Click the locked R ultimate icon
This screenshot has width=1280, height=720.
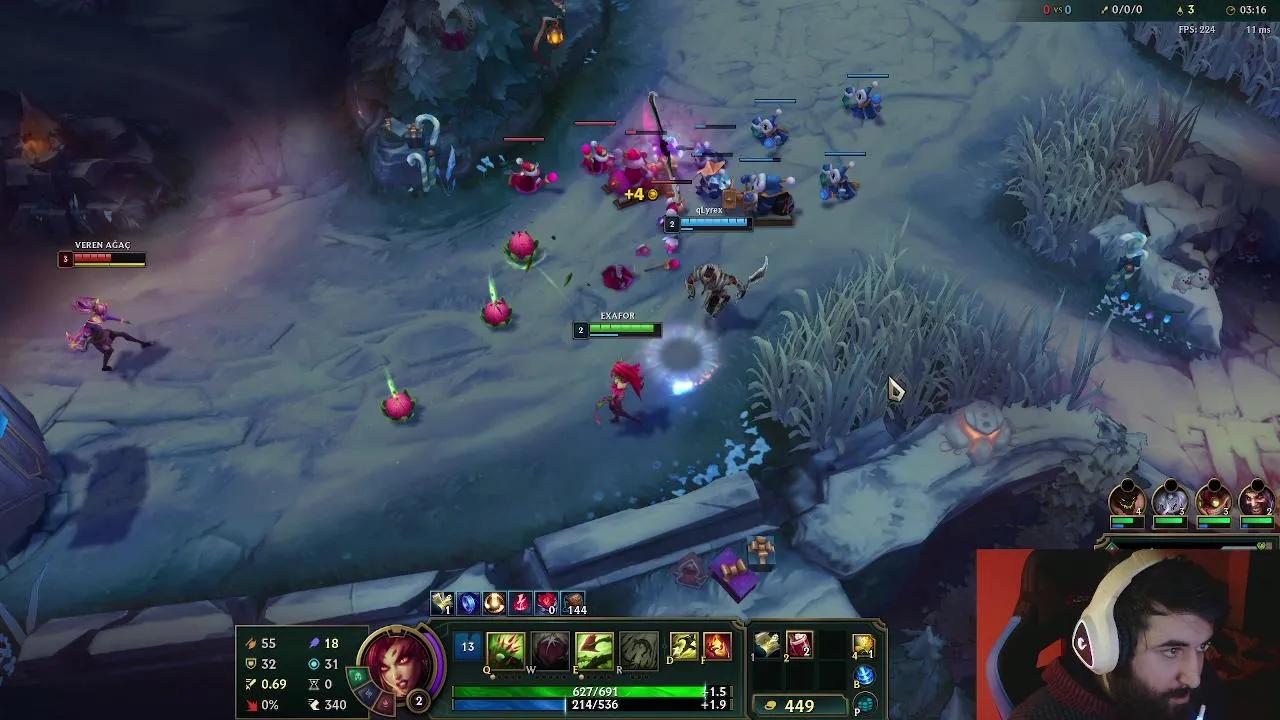coord(639,648)
